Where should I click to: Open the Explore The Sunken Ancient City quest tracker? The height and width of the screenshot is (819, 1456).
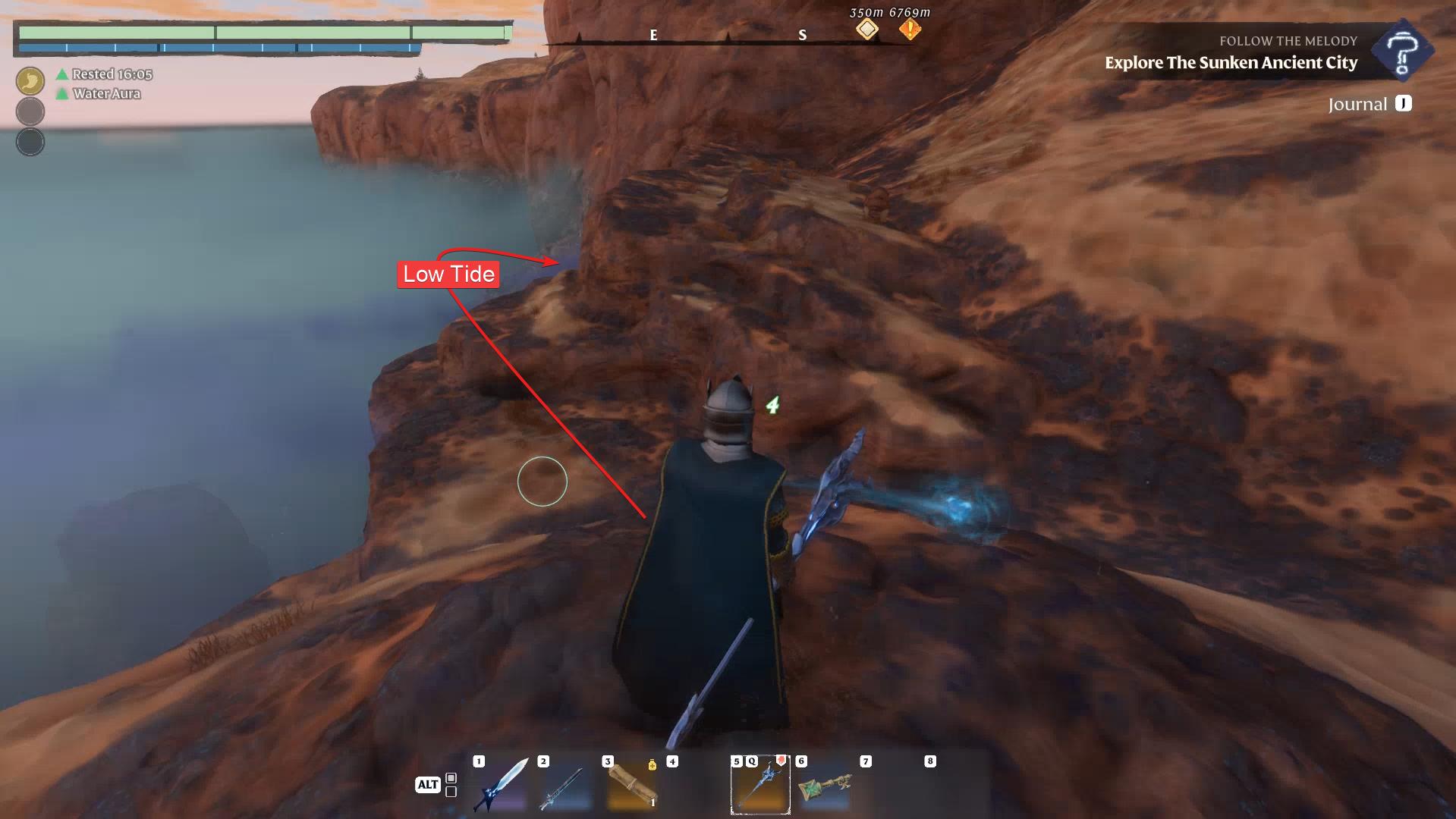pos(1231,63)
